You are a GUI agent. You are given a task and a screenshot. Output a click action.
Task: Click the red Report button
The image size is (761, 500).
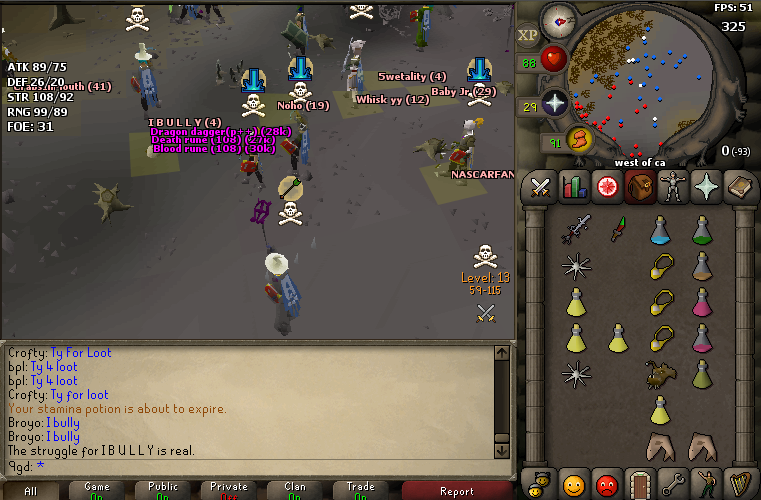(457, 490)
